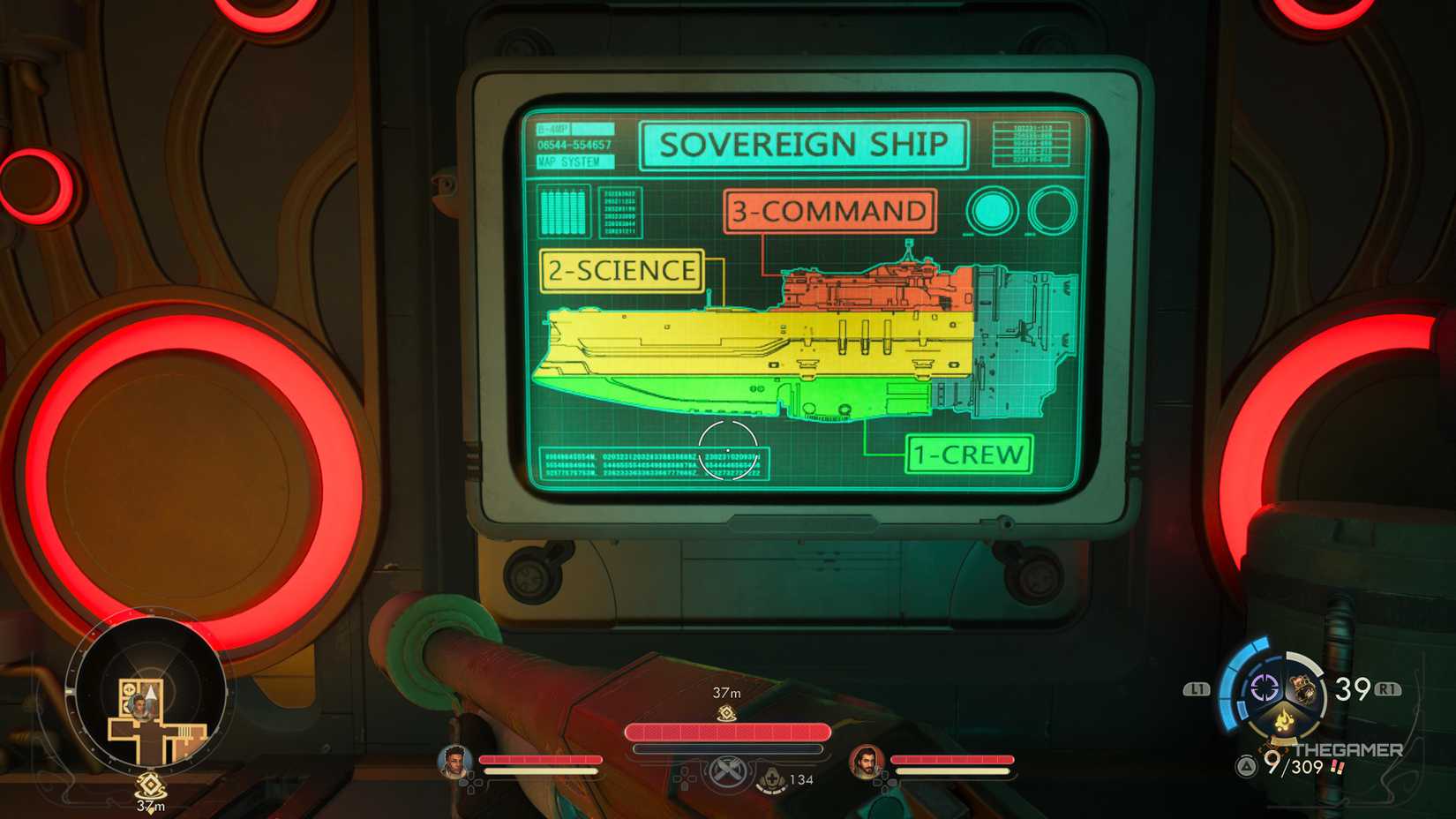Click the SOVEREIGN SHIP title banner
1456x819 pixels.
(x=807, y=142)
